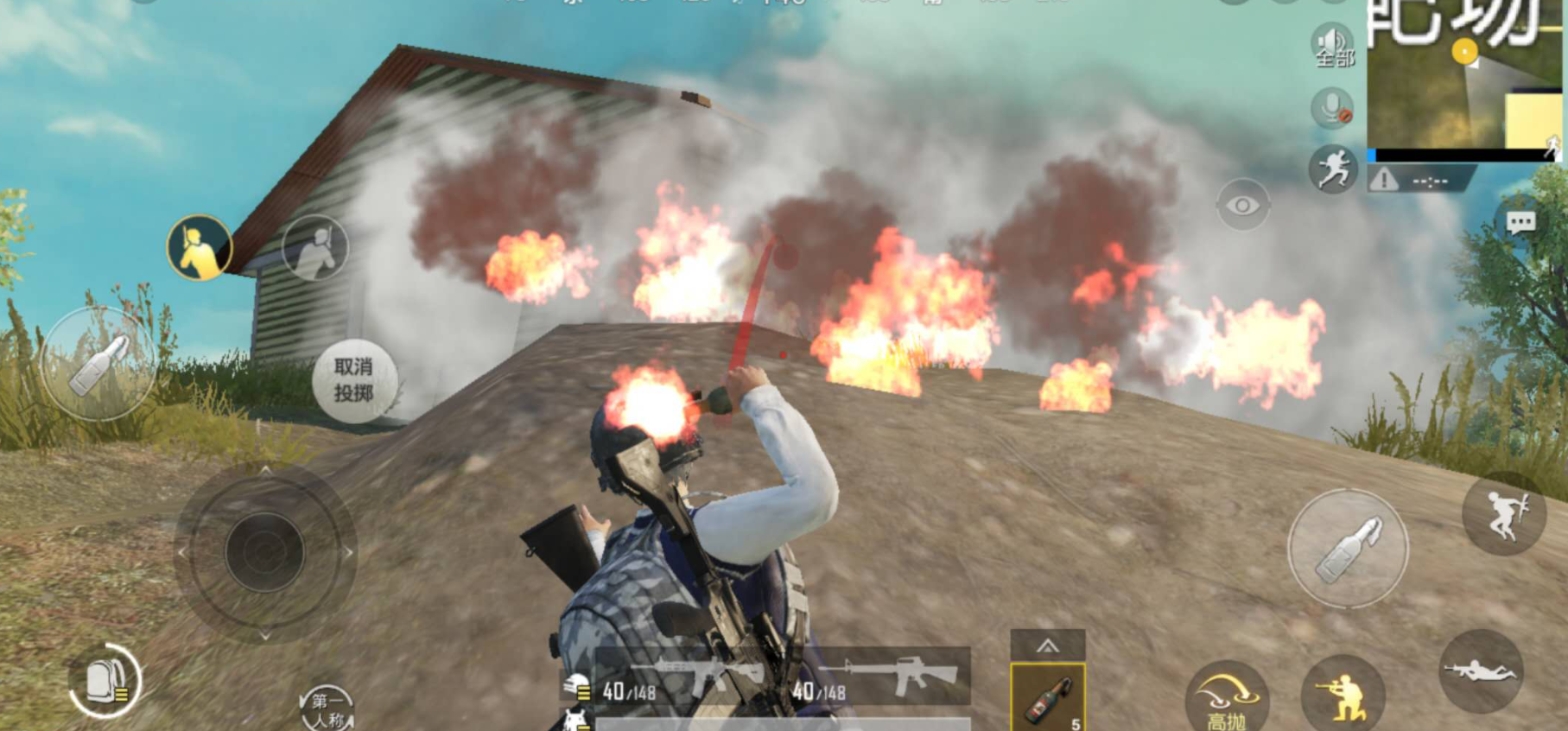
Task: Open the backpack inventory
Action: click(x=106, y=682)
